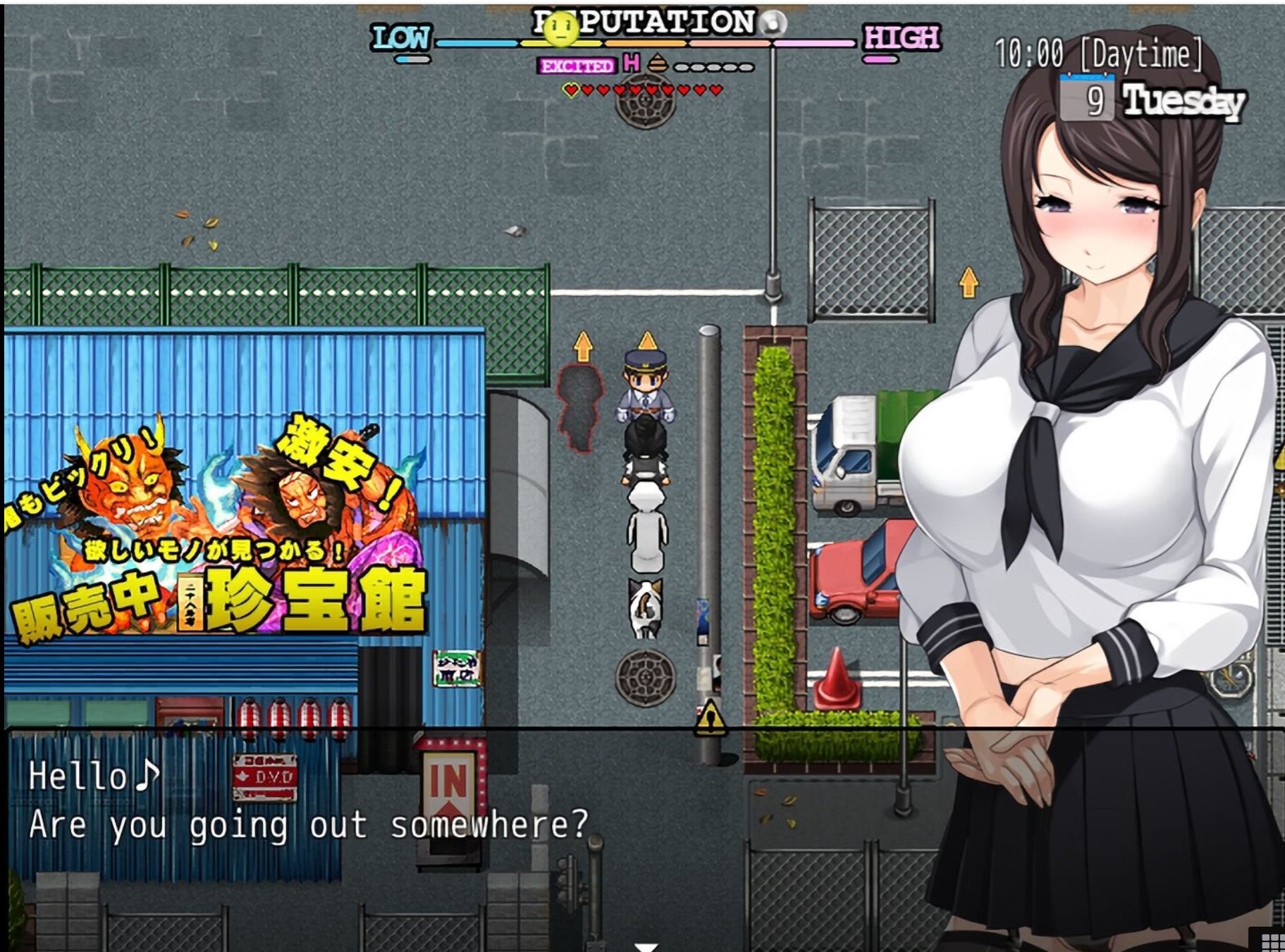This screenshot has width=1285, height=952.
Task: Toggle the yellow exit arrow above the policeman
Action: [646, 340]
